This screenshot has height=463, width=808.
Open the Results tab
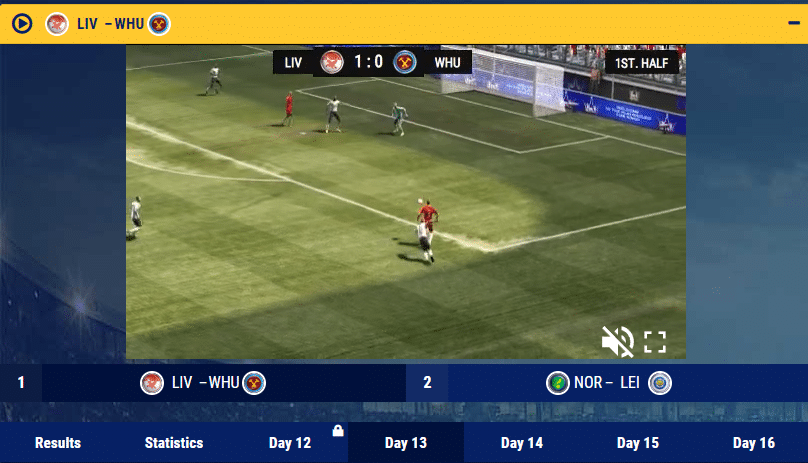pyautogui.click(x=58, y=443)
